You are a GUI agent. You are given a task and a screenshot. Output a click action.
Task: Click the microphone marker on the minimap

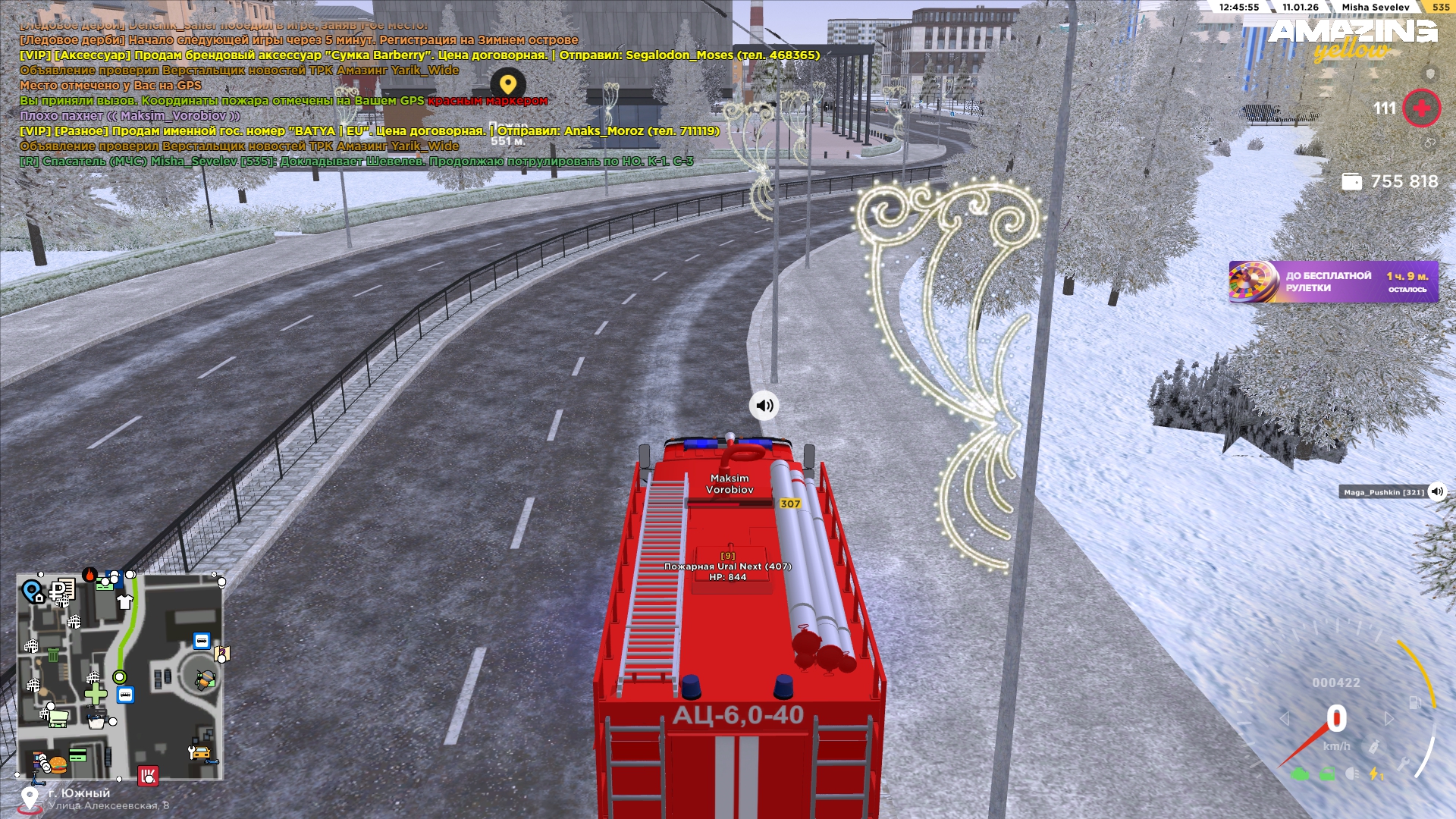click(204, 679)
